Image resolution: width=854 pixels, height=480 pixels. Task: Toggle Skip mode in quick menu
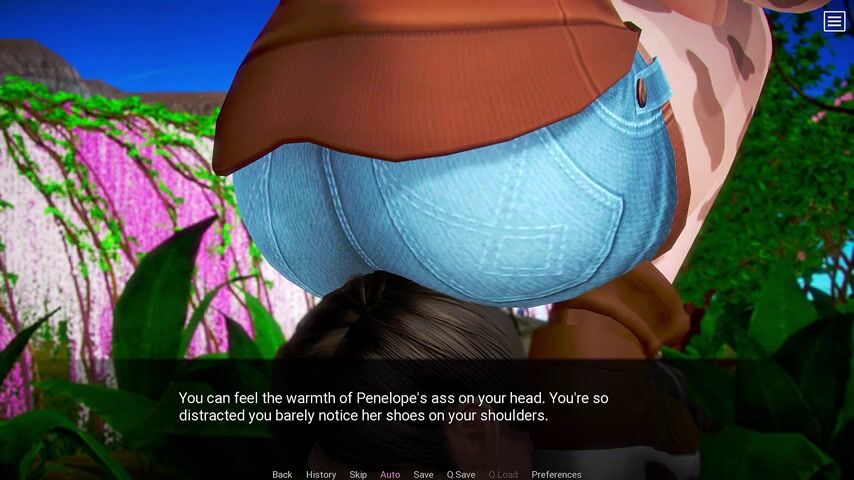[358, 475]
